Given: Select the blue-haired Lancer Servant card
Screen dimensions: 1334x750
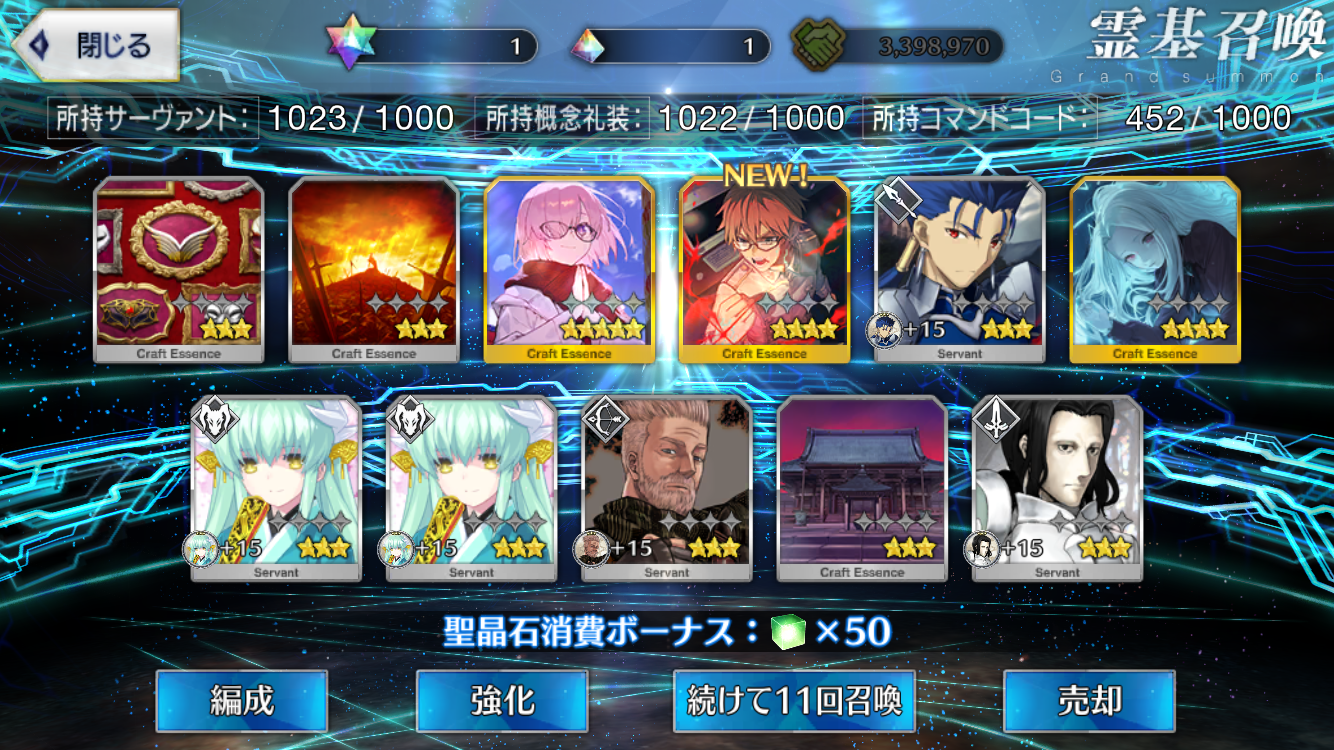Looking at the screenshot, I should point(960,268).
